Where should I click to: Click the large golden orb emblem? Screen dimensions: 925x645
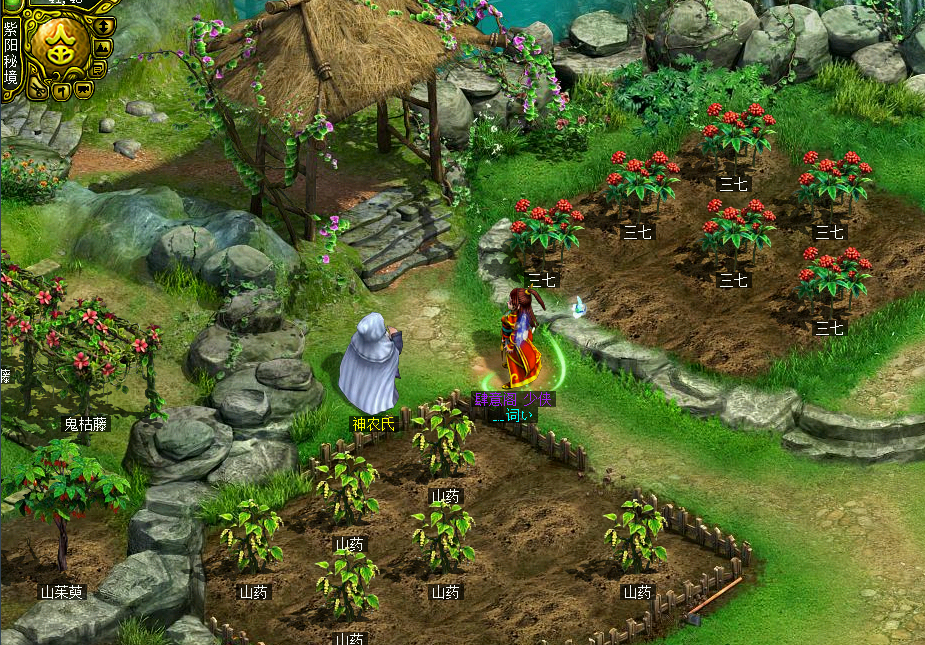tap(59, 43)
